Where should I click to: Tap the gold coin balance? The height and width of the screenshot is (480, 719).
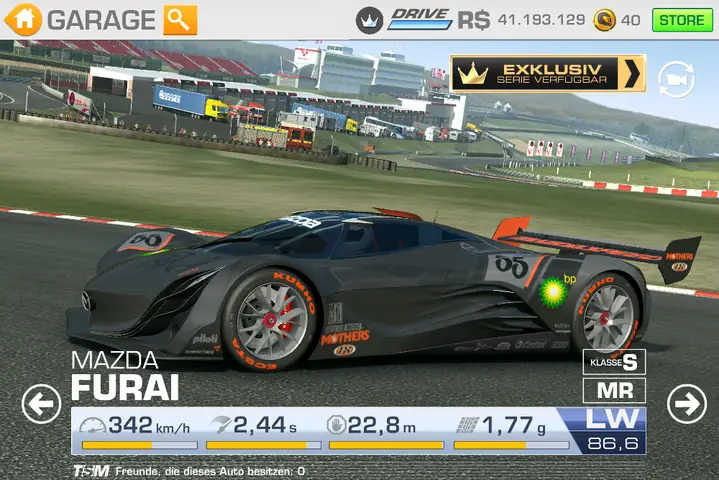coord(616,19)
